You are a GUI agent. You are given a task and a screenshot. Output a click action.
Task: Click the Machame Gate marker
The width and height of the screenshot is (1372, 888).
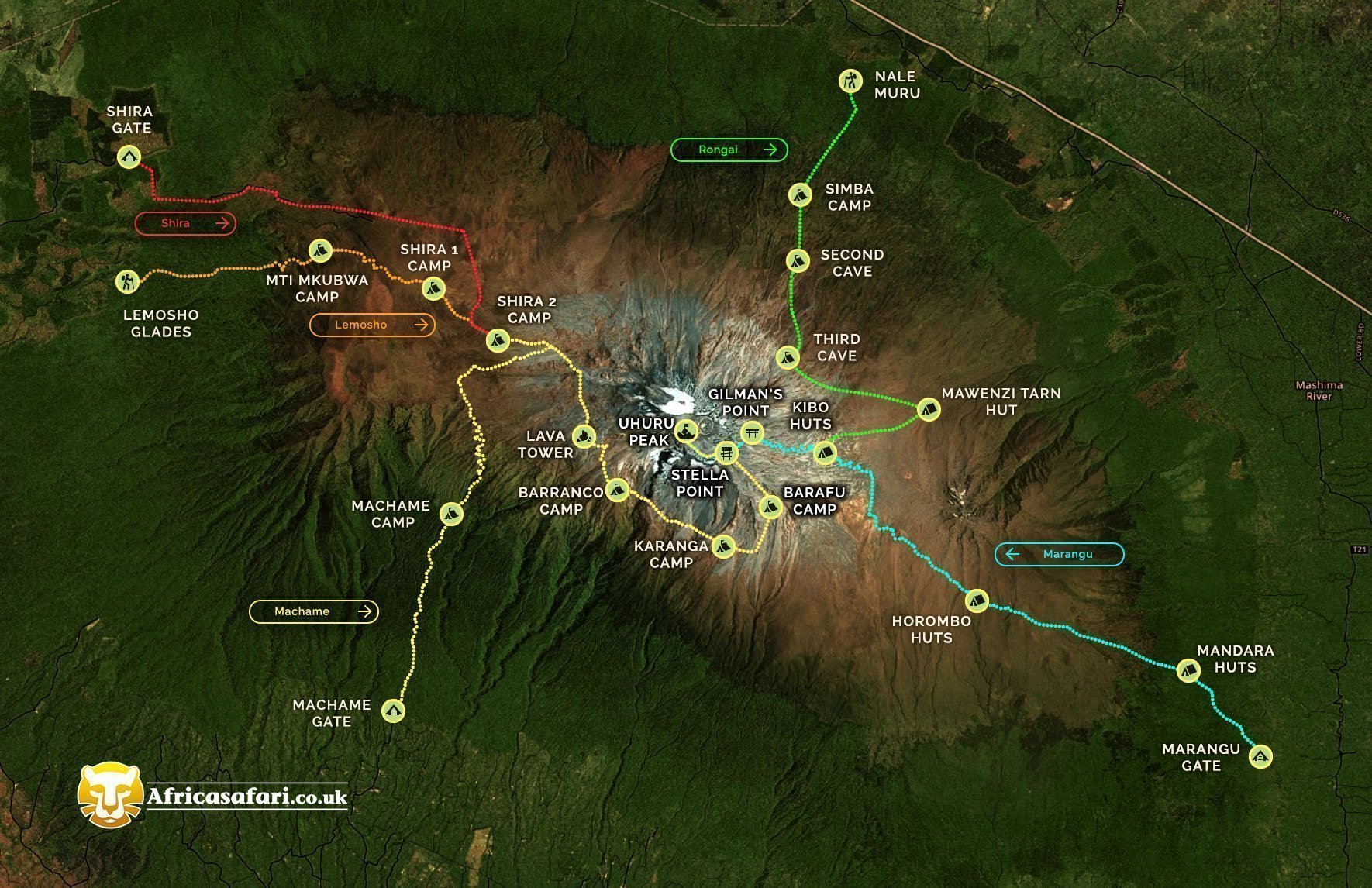394,711
